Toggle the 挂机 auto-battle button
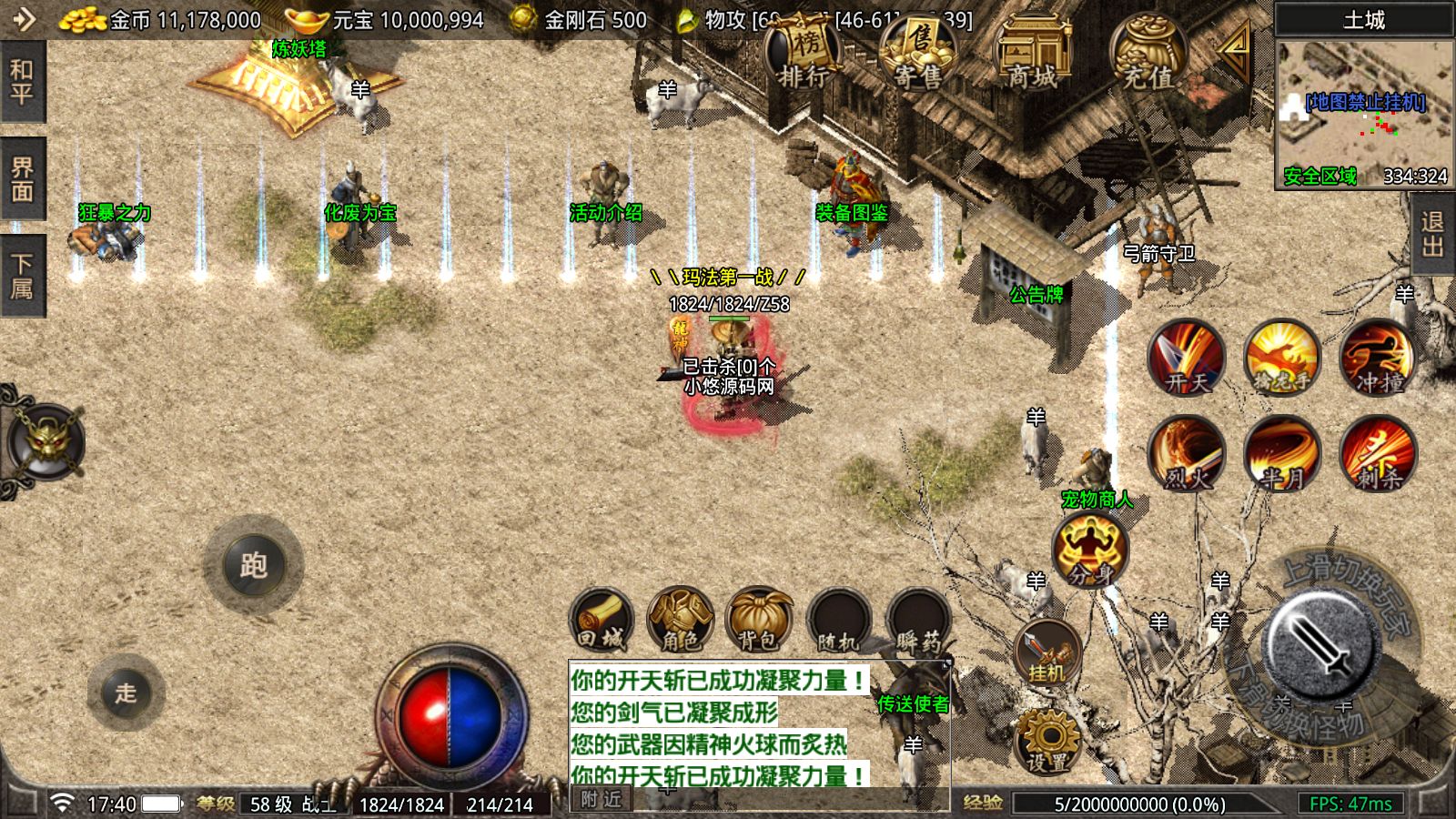 [x=1046, y=652]
